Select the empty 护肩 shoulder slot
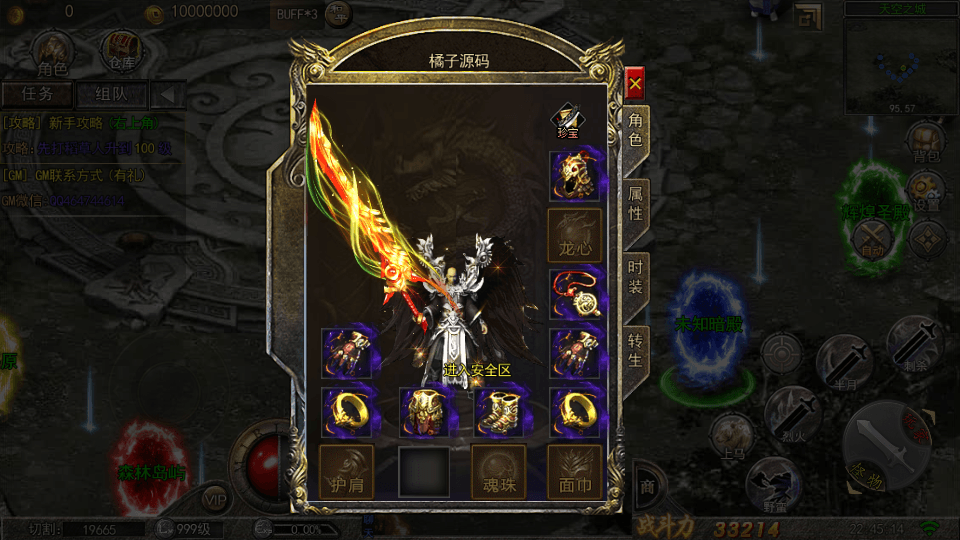960x540 pixels. pyautogui.click(x=346, y=472)
